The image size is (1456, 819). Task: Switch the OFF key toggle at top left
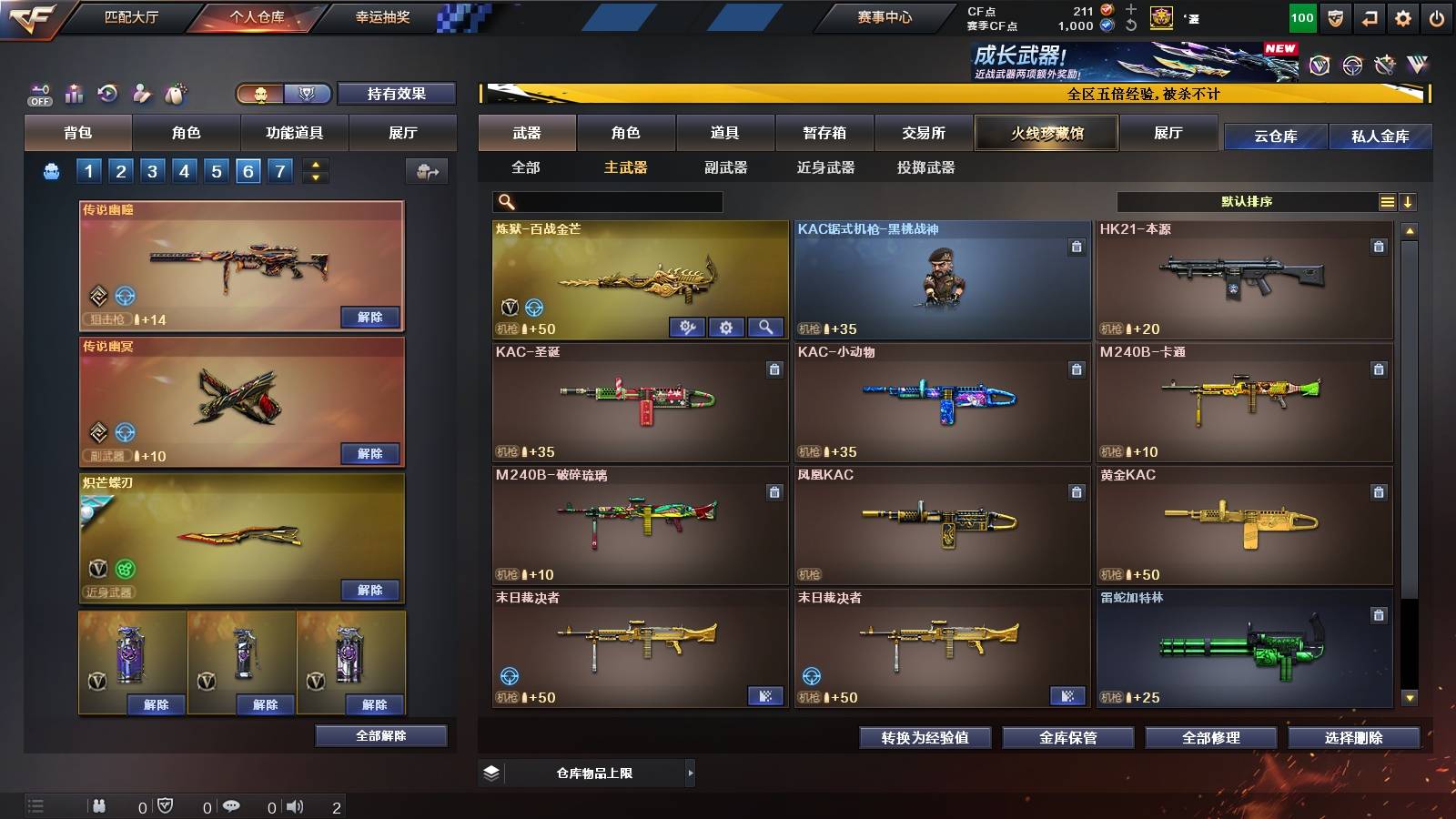(x=38, y=93)
